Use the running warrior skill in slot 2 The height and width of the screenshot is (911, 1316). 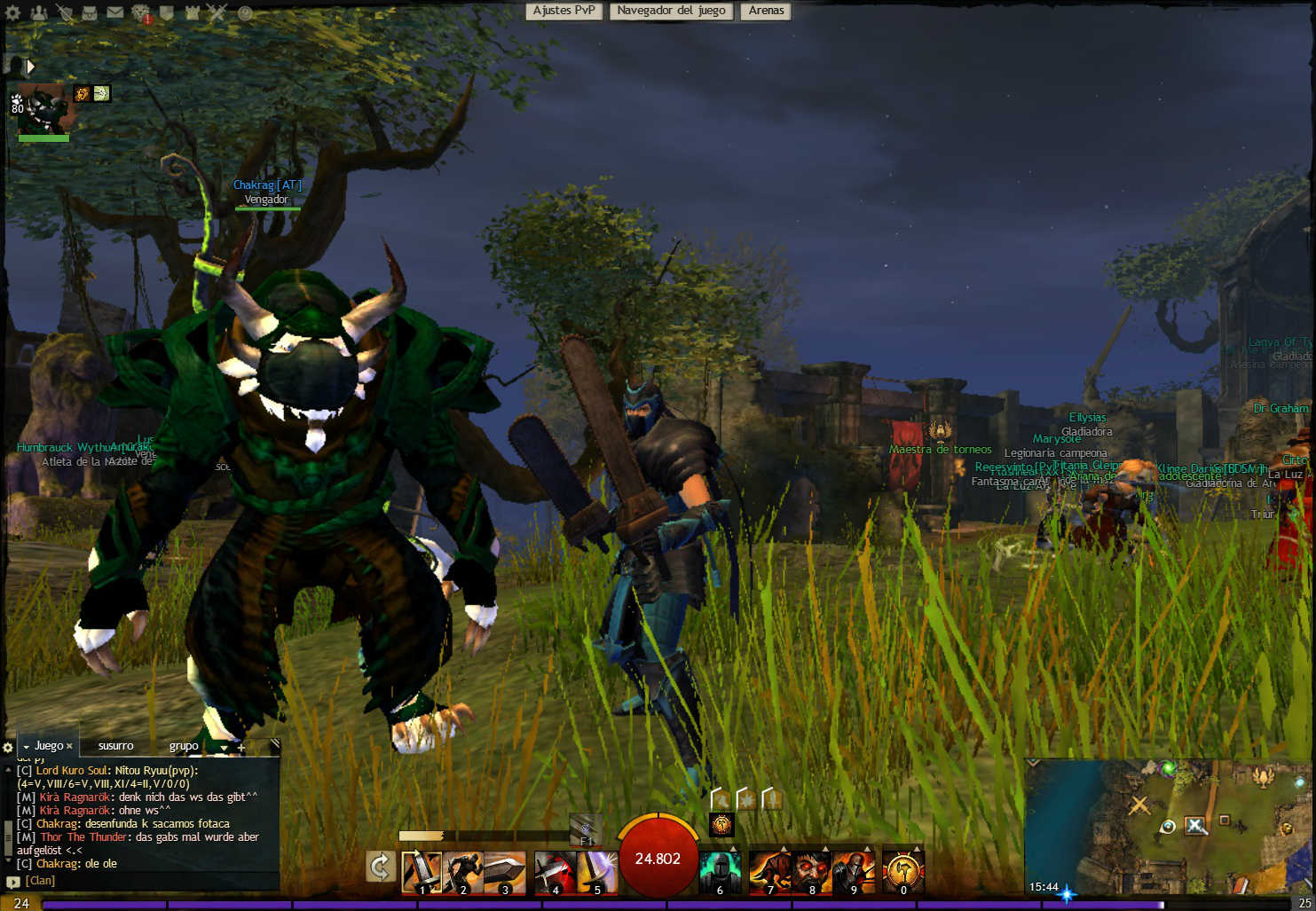[x=463, y=872]
